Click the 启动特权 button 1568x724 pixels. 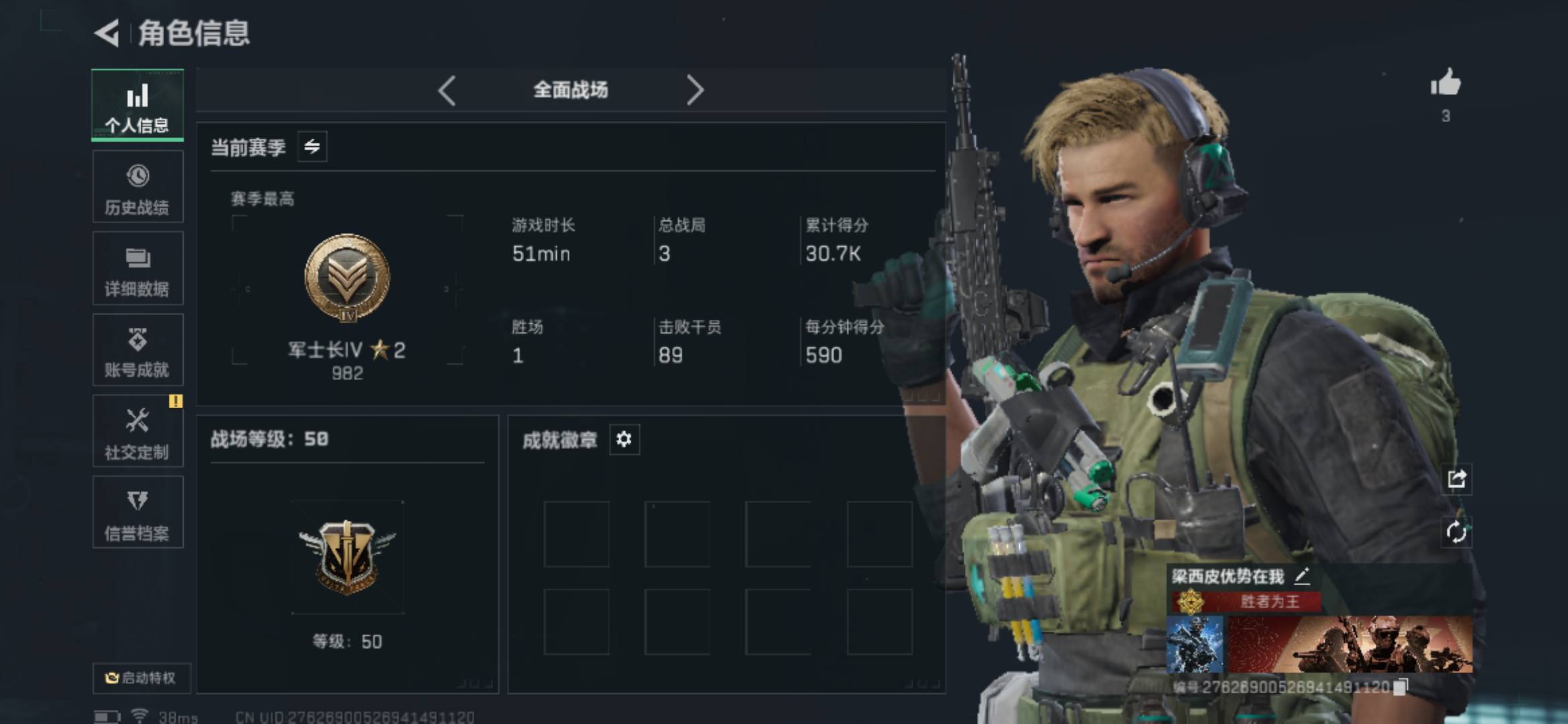point(141,678)
